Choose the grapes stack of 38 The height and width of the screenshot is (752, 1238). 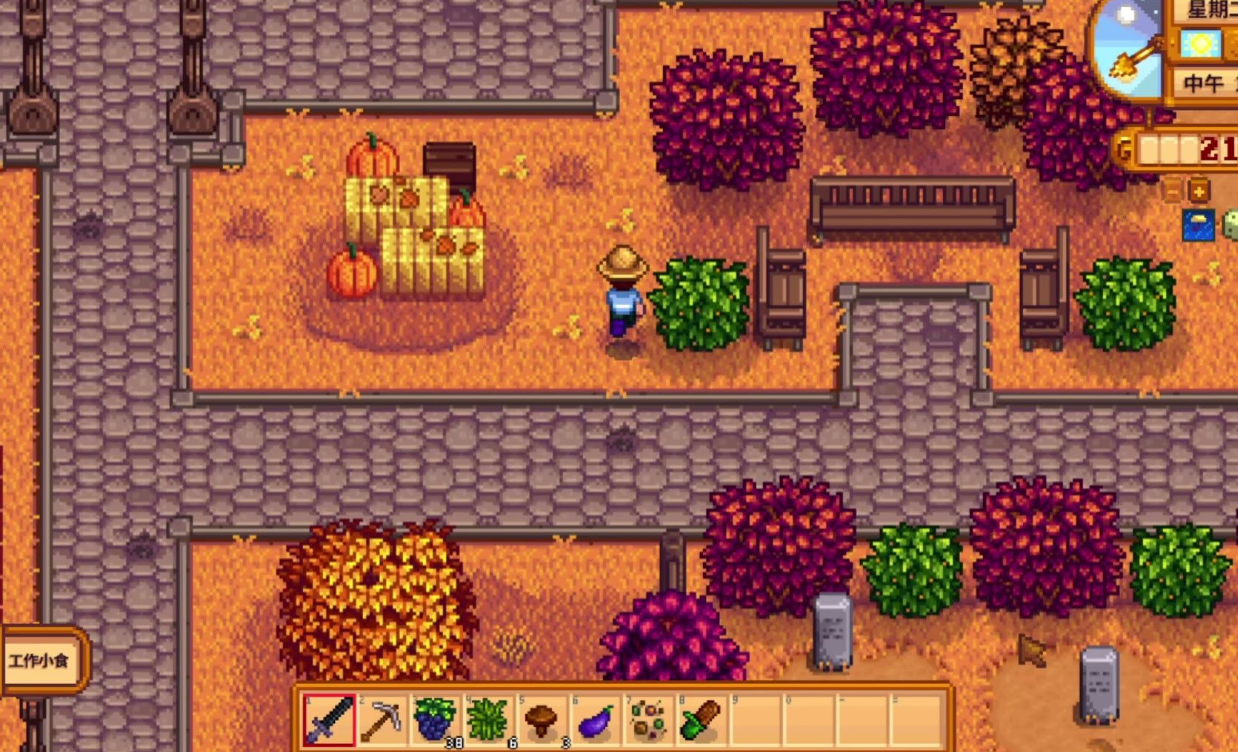(435, 719)
